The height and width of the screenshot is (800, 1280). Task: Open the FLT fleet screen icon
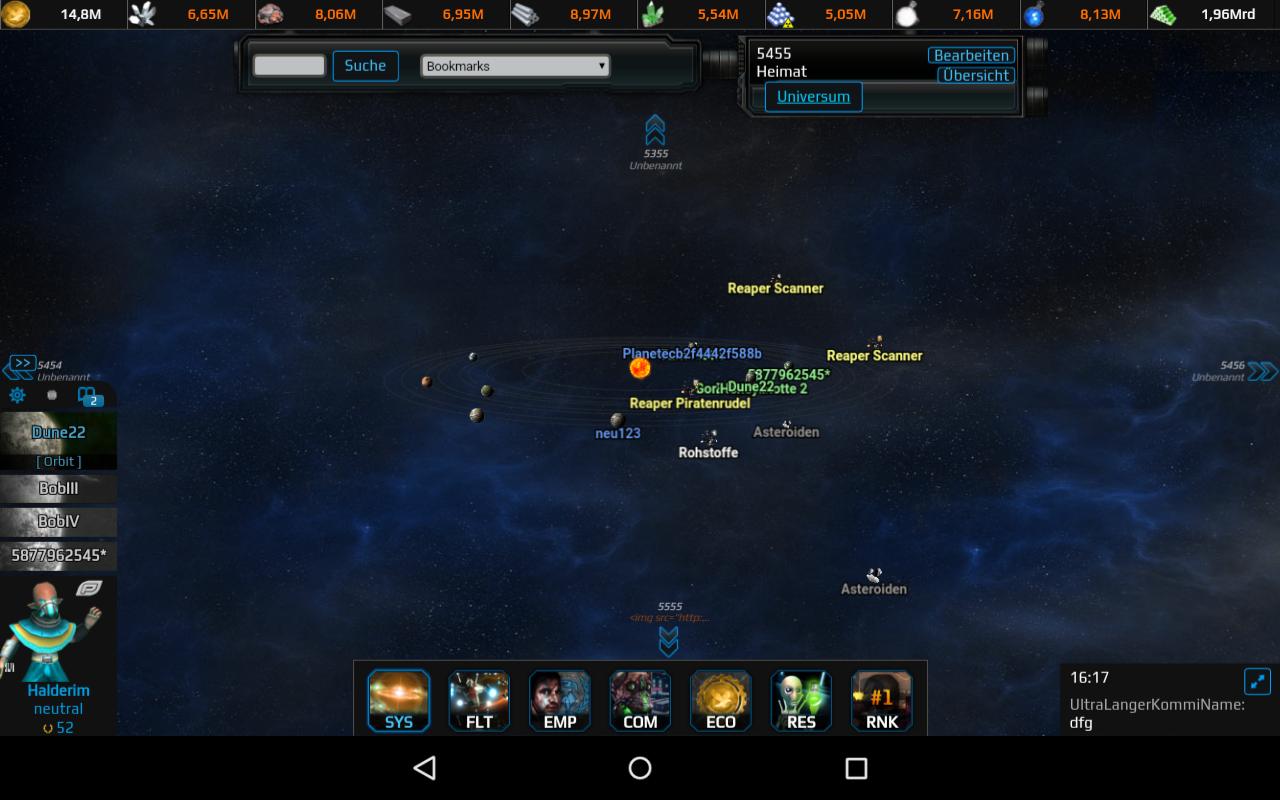point(479,700)
